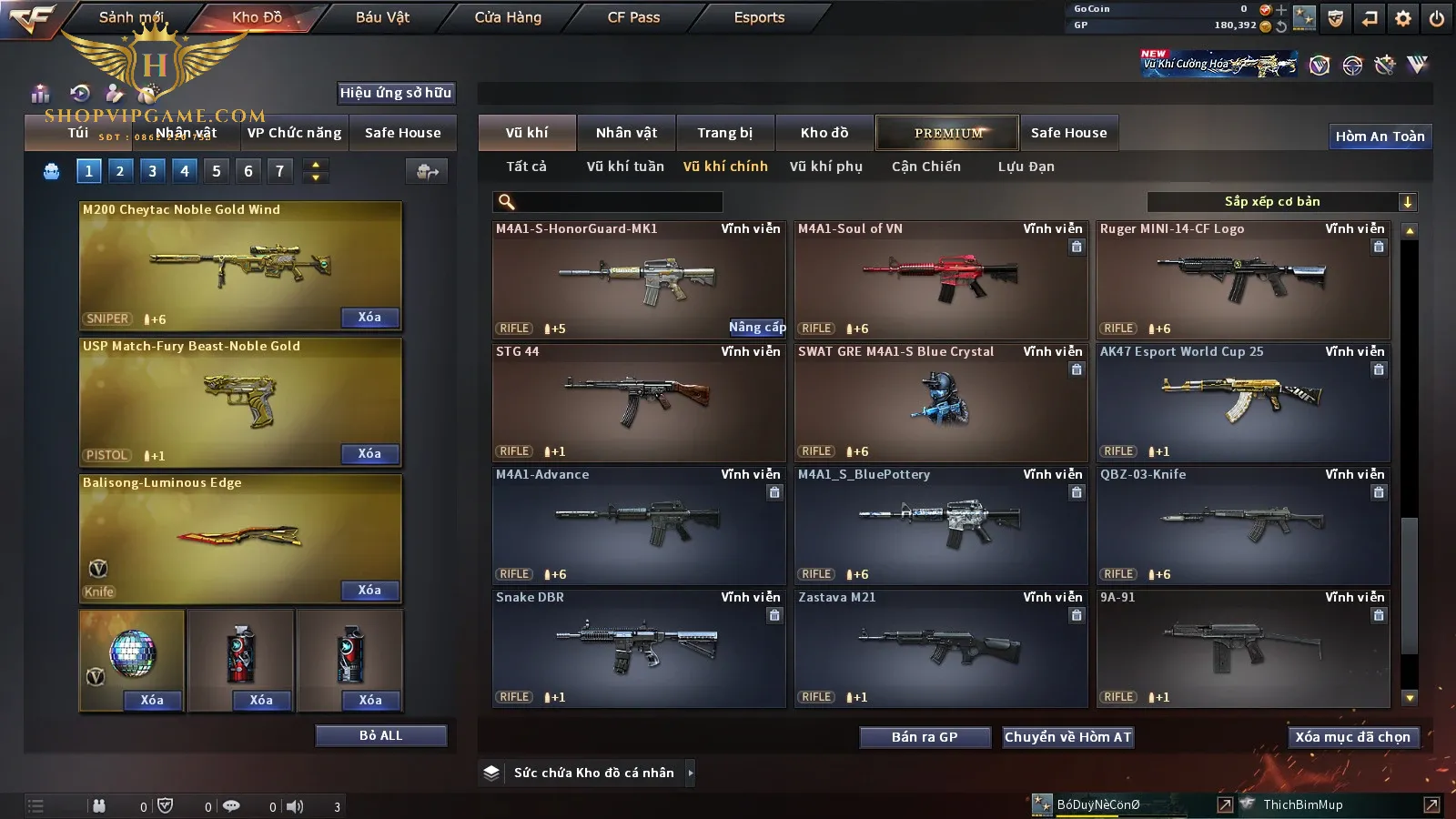
Task: Pick the M4A1-Soul of VN rifle
Action: point(940,278)
